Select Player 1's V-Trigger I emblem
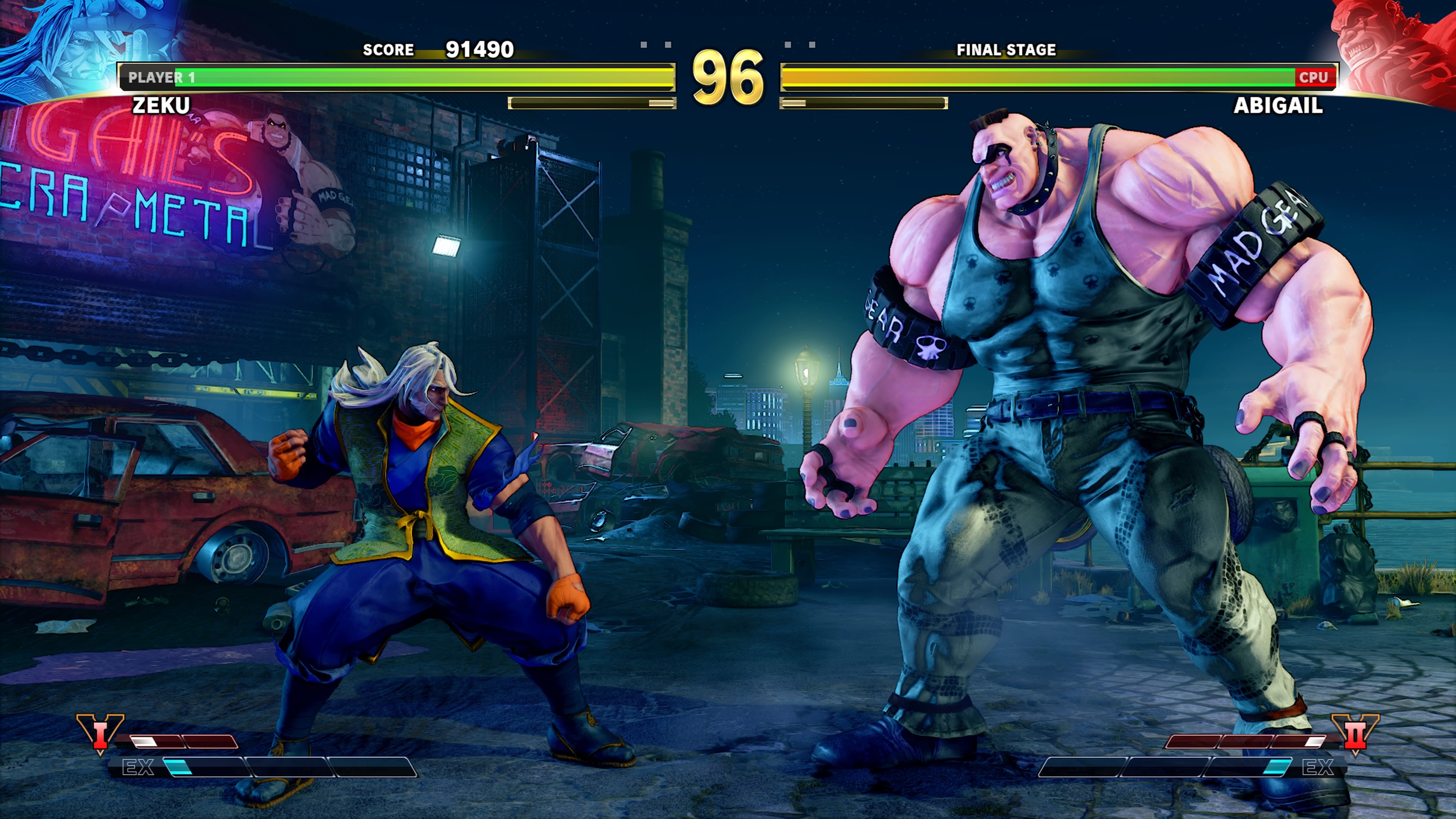The height and width of the screenshot is (819, 1456). click(x=100, y=734)
